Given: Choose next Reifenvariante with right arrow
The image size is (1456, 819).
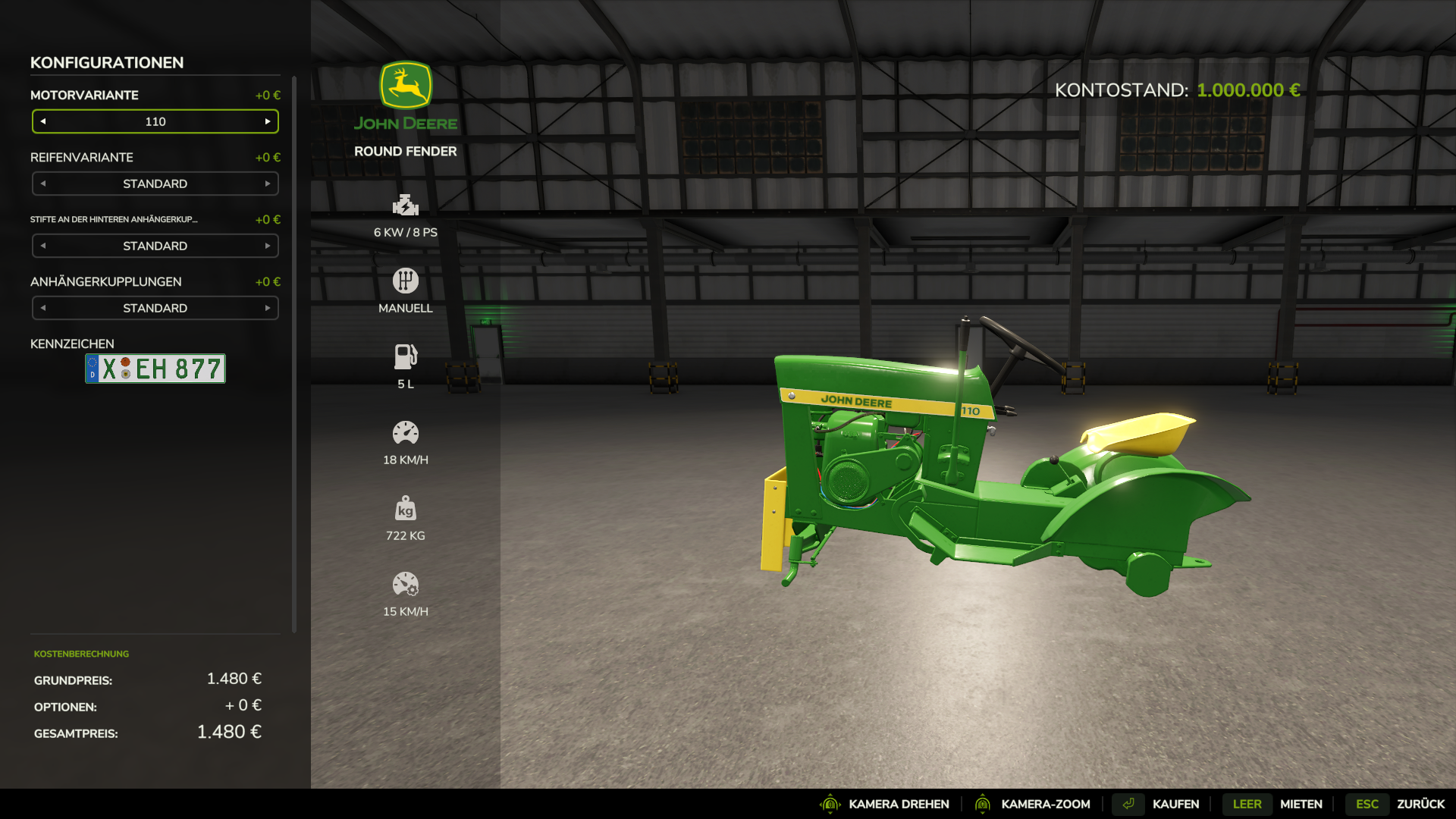Looking at the screenshot, I should tap(268, 184).
